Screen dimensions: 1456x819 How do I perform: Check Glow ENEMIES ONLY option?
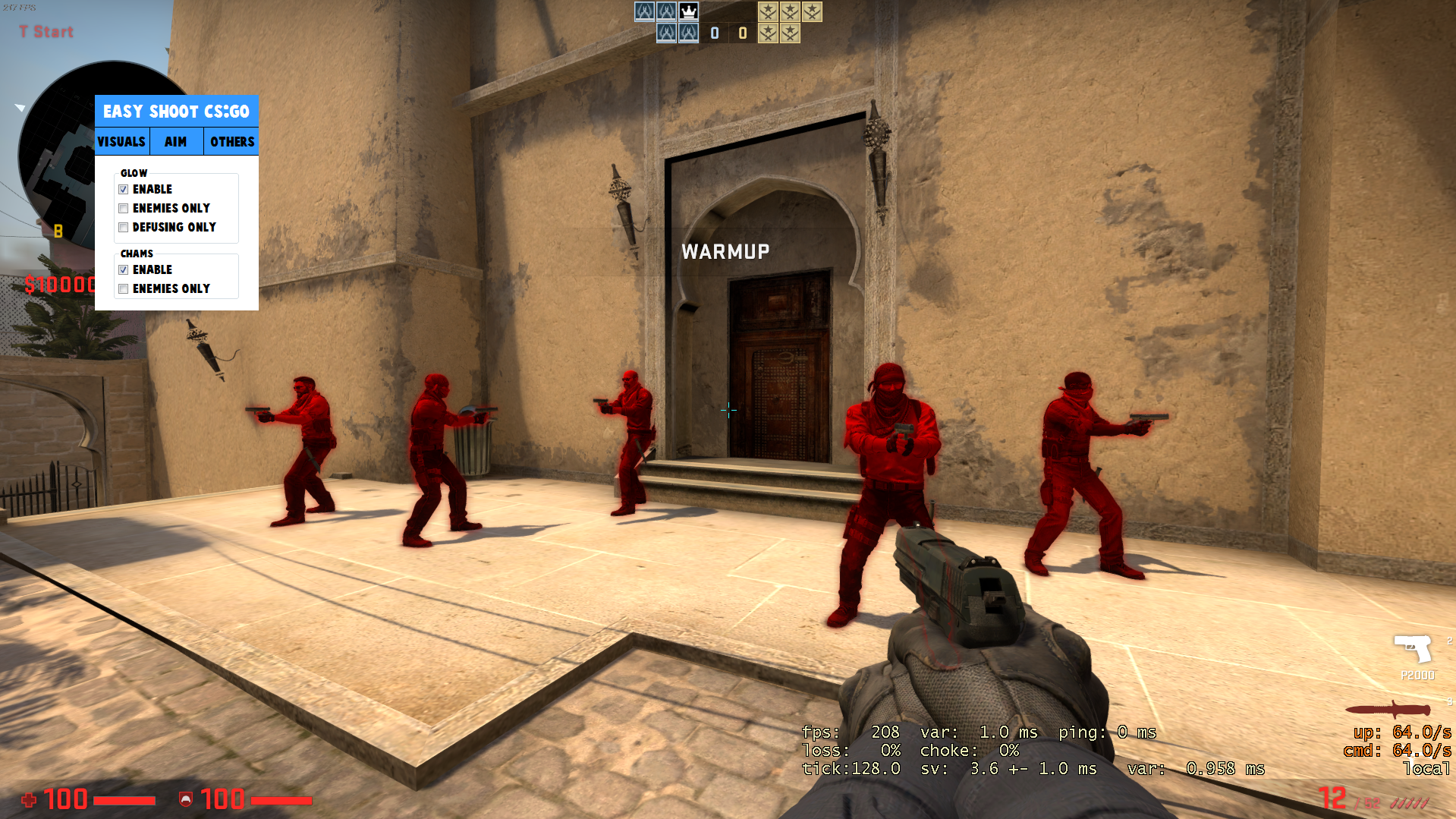pos(124,209)
